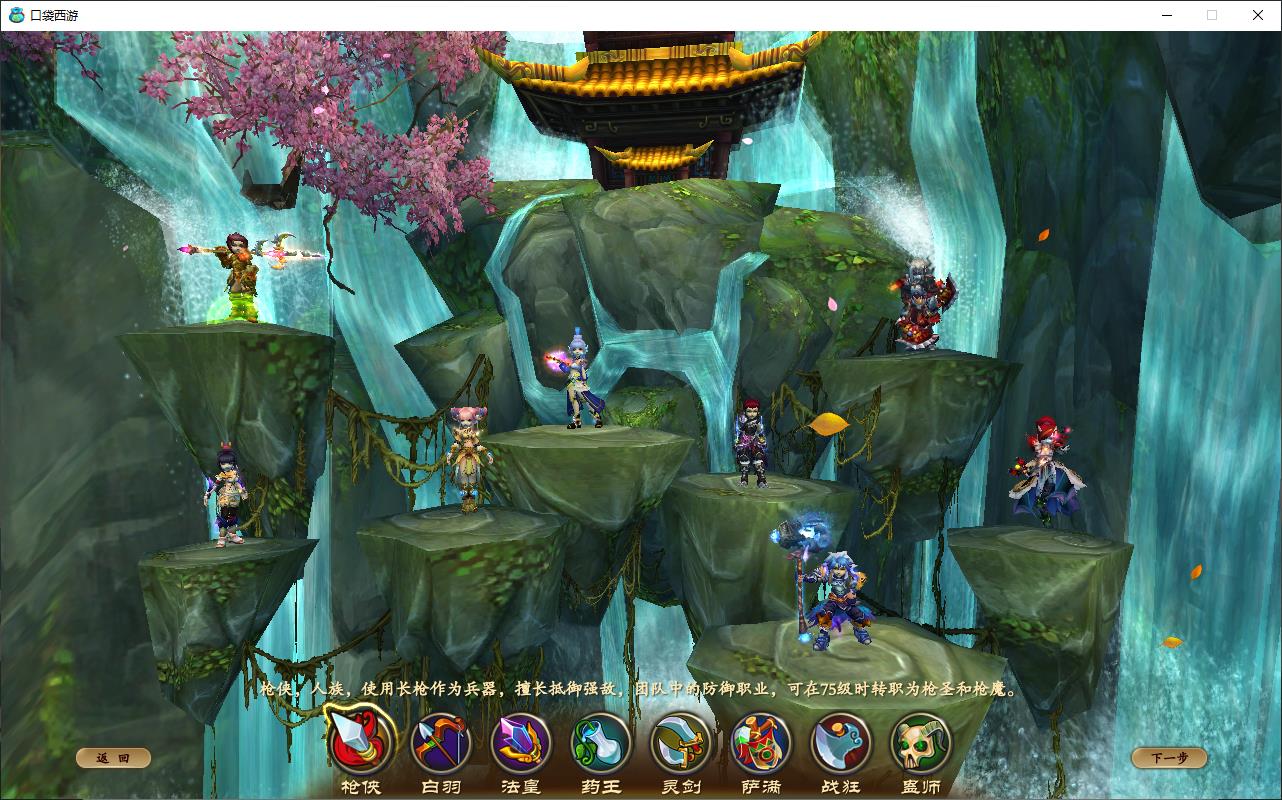Pick the 萨满 shaman class icon

pos(761,743)
